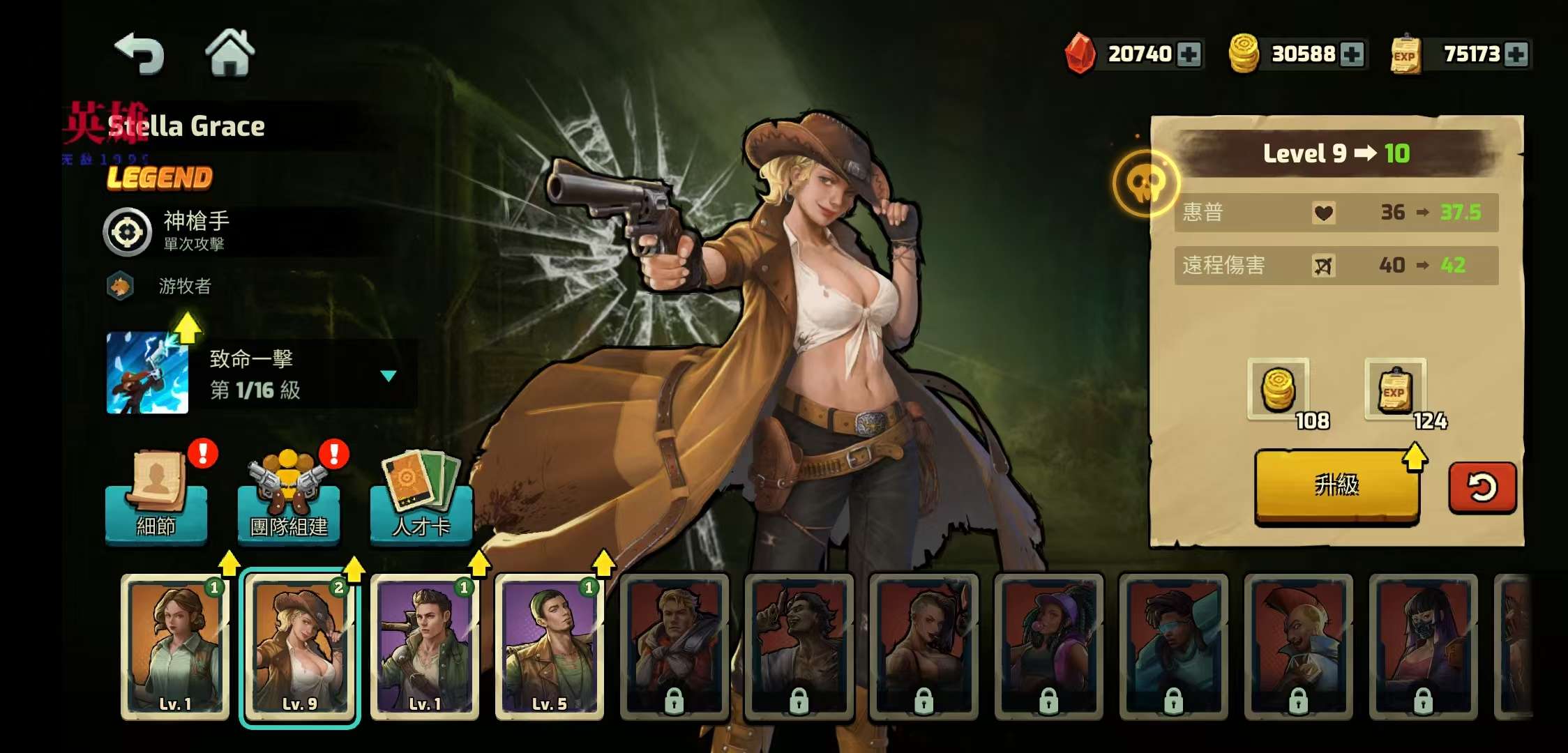Tap the golden skull badge icon

pos(1145,183)
